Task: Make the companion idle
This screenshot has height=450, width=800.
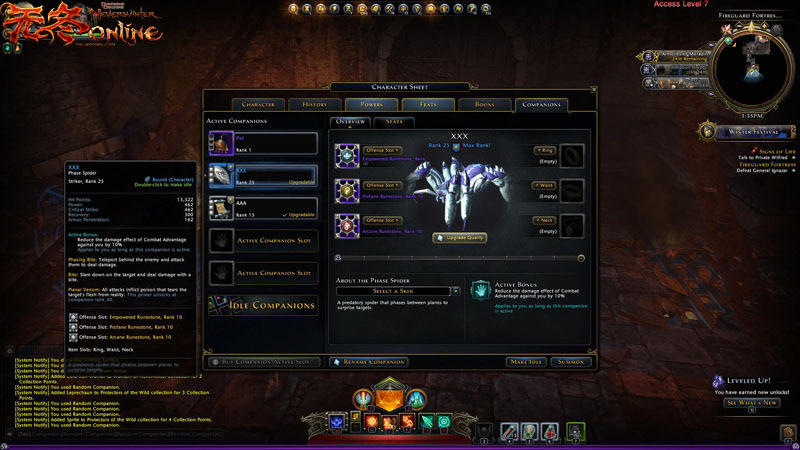Action: tap(525, 361)
